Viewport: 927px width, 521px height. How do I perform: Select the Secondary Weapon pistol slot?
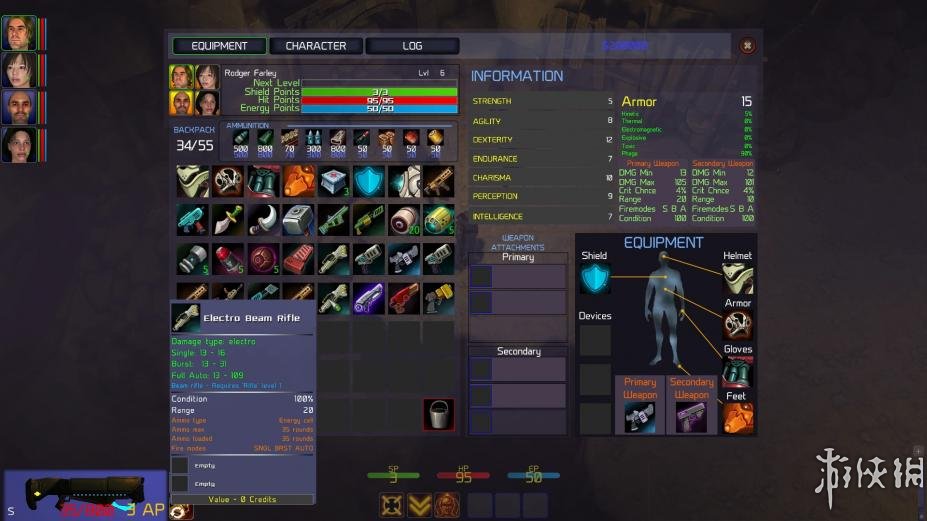pyautogui.click(x=692, y=416)
